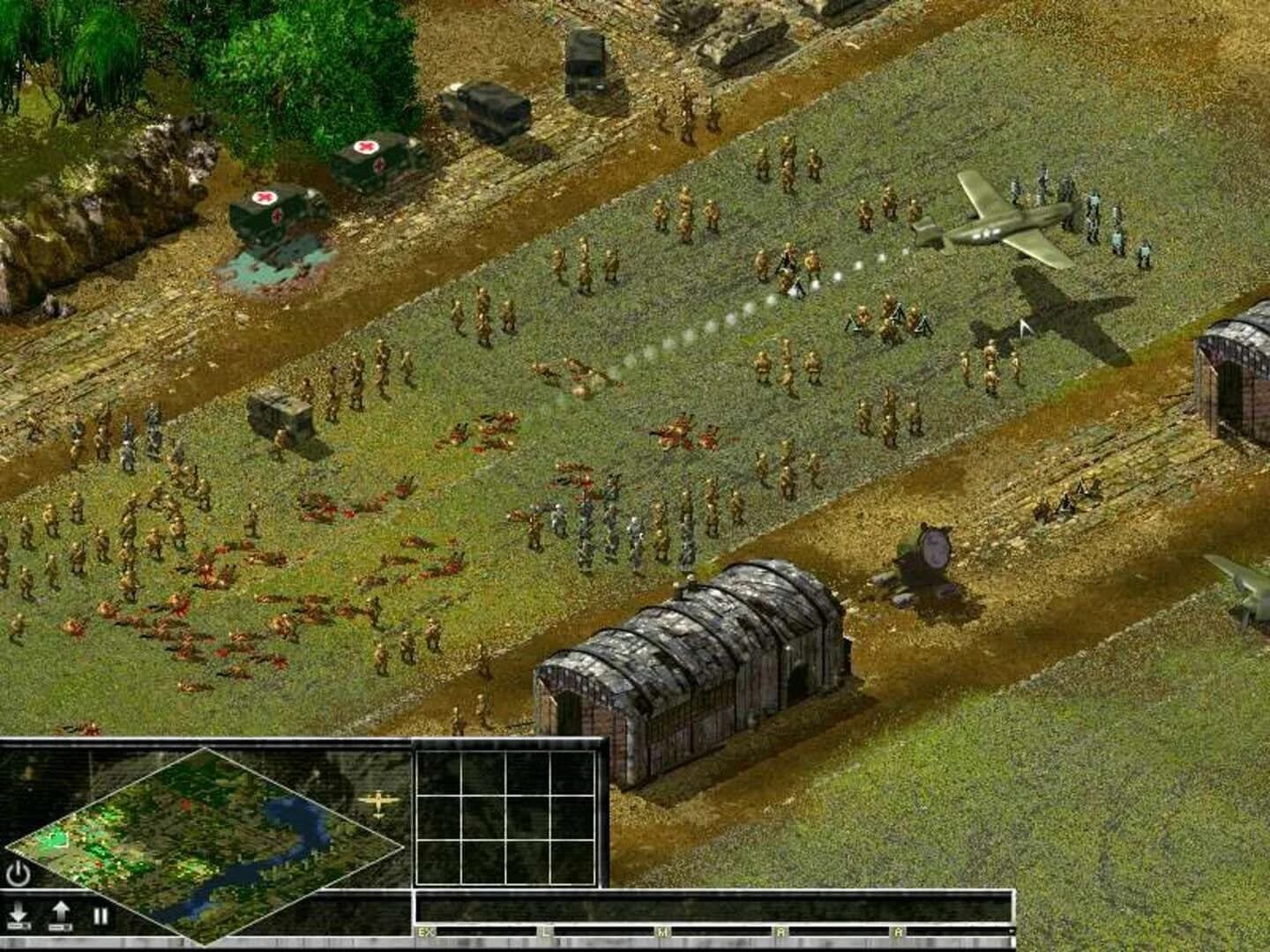
Task: Click the M marker on the status bar
Action: coord(661,932)
